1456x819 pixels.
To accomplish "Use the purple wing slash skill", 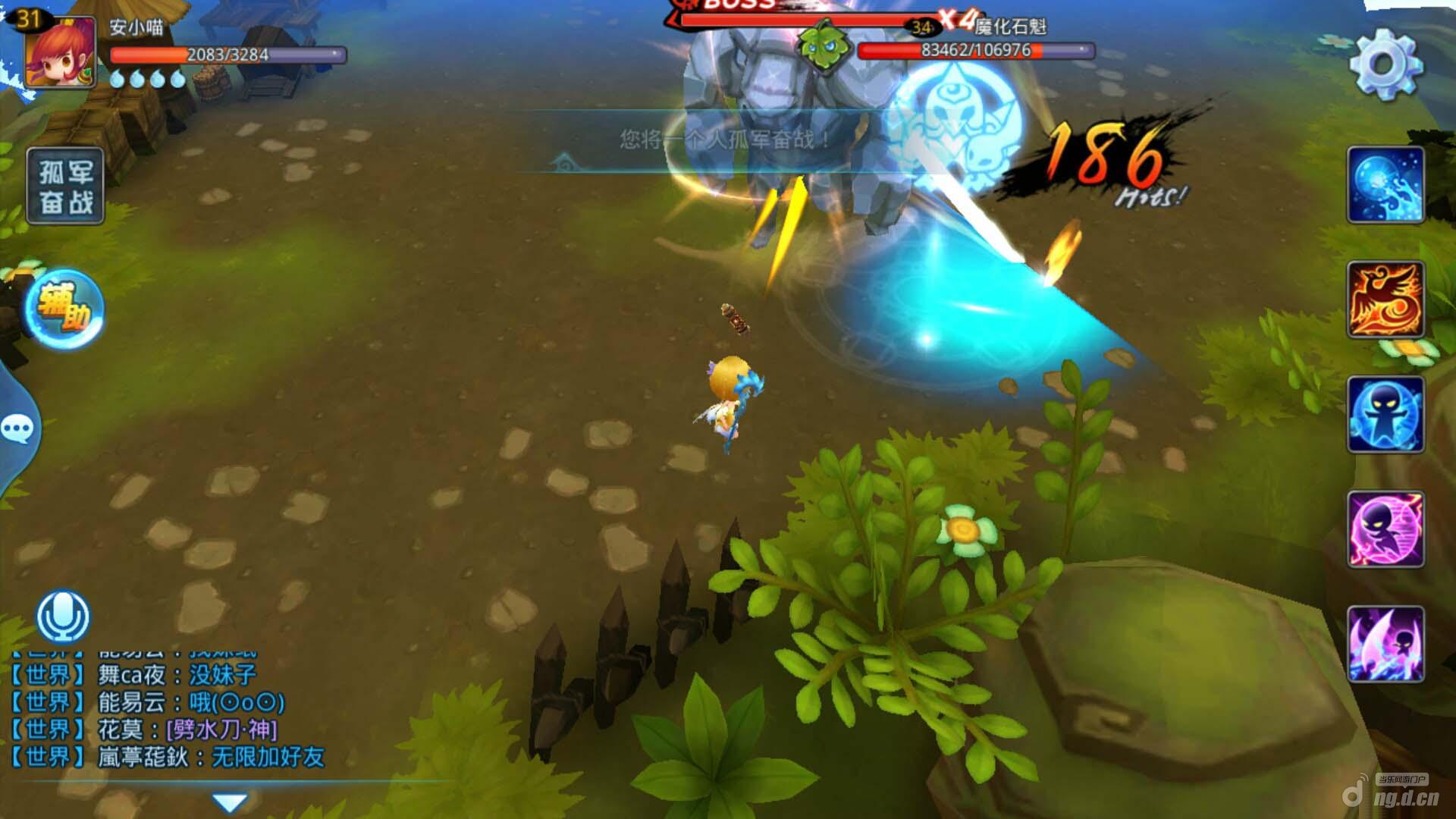I will point(1385,644).
